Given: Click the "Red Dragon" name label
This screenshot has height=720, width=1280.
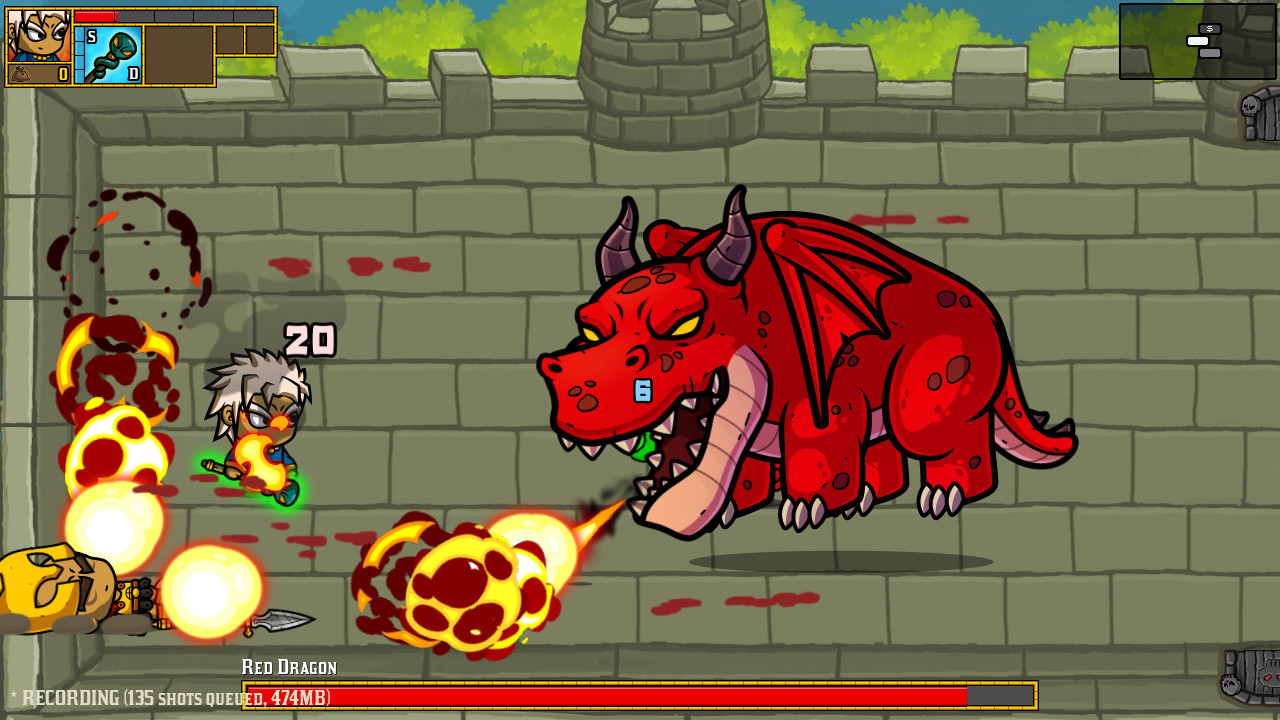Looking at the screenshot, I should click(x=288, y=665).
